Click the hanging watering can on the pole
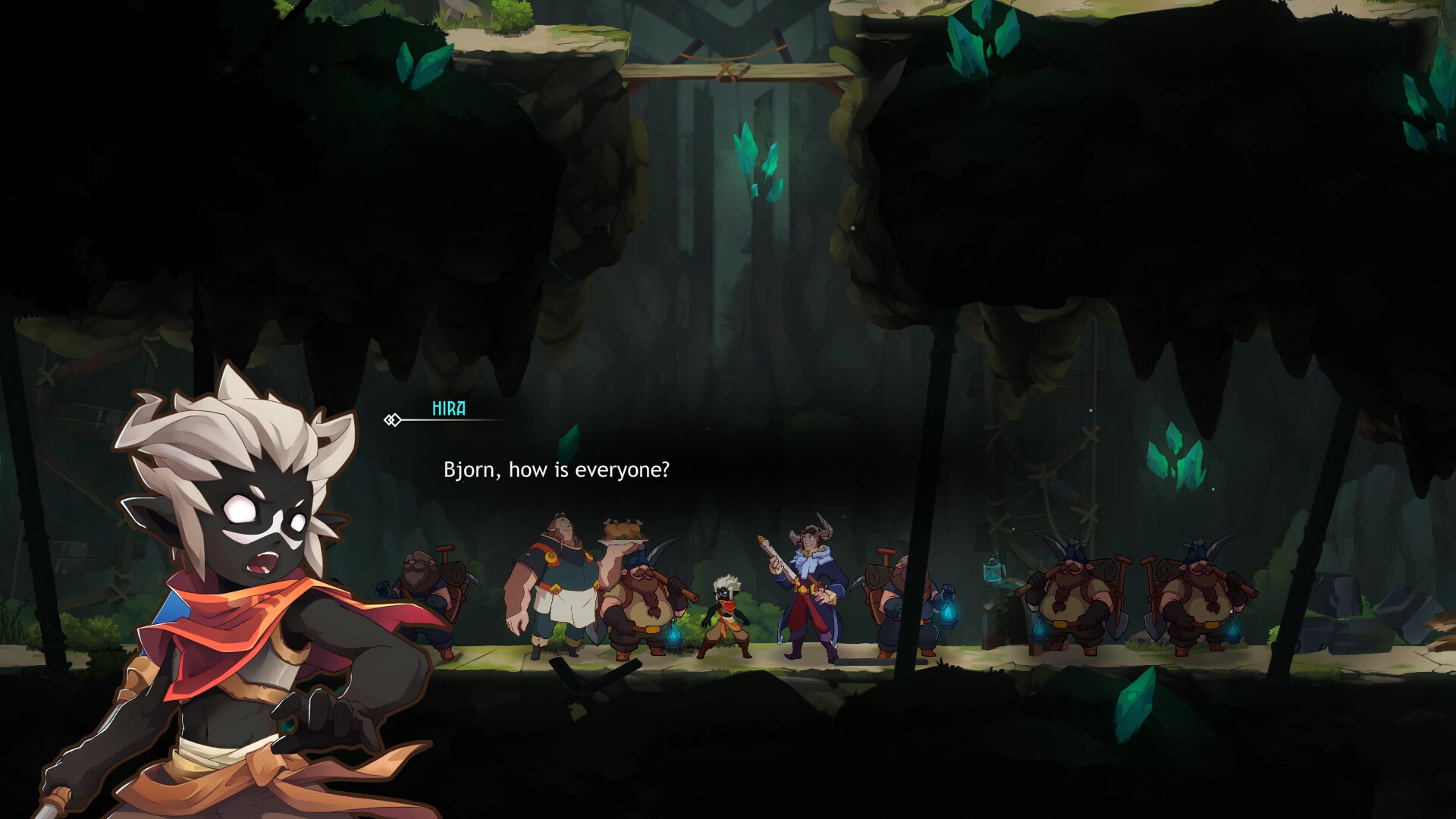The height and width of the screenshot is (819, 1456). (x=993, y=570)
